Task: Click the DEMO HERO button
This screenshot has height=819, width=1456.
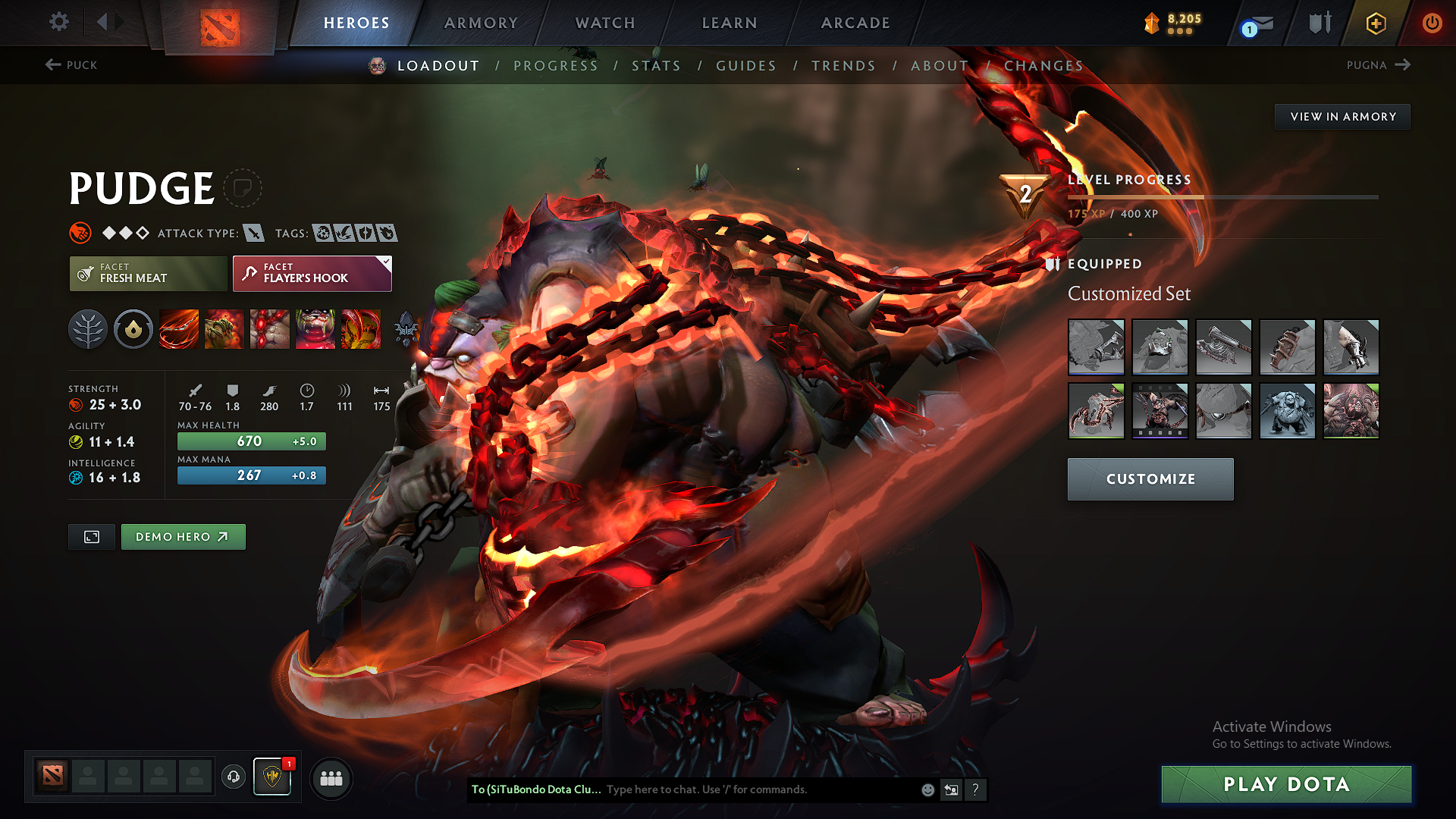Action: (183, 536)
